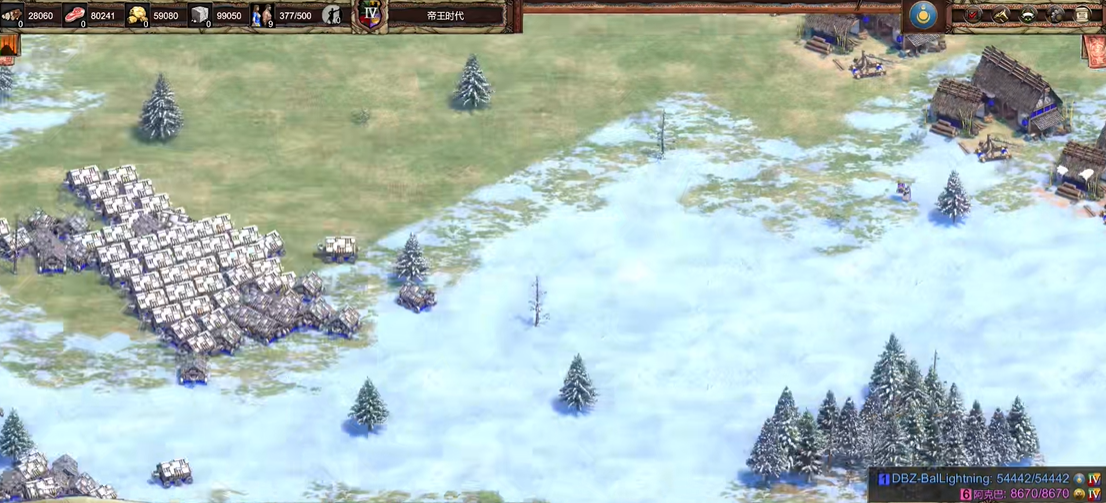
Task: Click the gear-like icon in the top menu
Action: (1055, 15)
